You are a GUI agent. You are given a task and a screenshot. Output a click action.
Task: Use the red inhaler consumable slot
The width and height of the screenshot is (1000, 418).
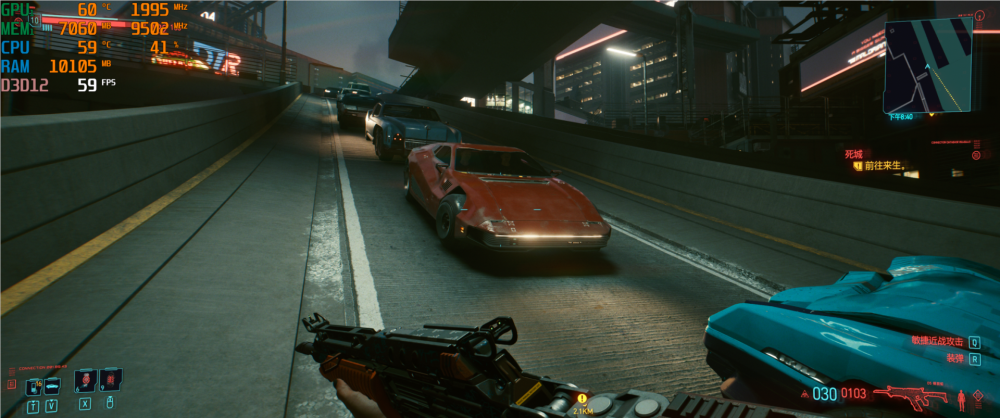(x=85, y=380)
